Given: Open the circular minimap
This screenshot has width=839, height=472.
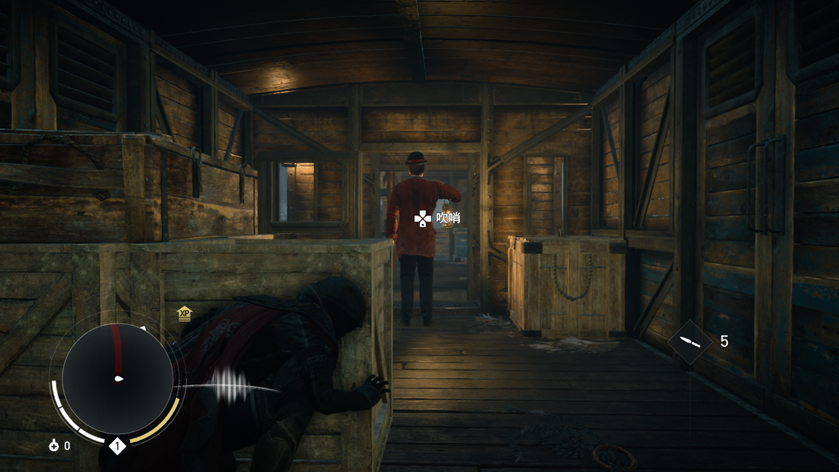Looking at the screenshot, I should pos(117,378).
